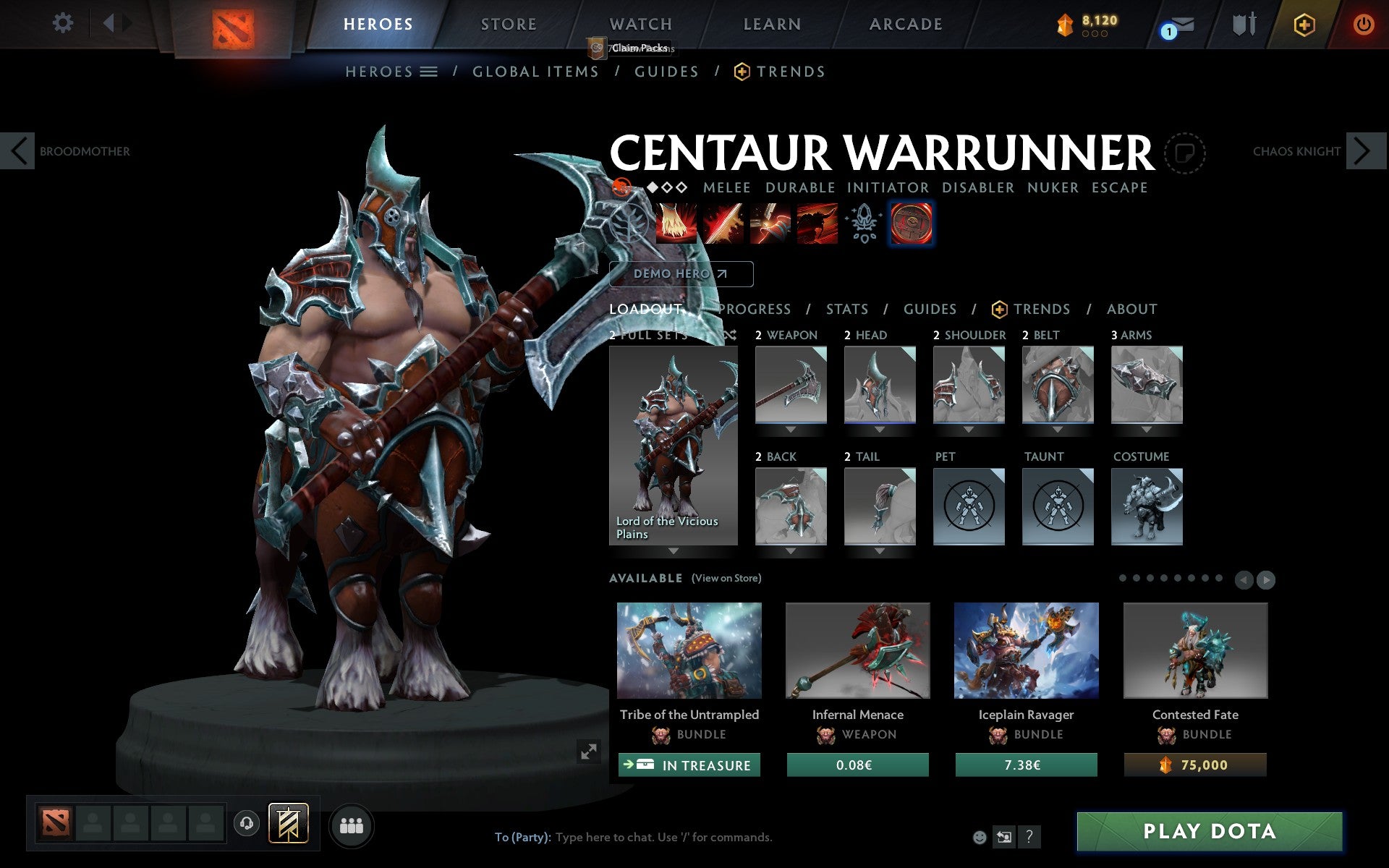Click the Aghanim's Scepter upgrade icon

(863, 224)
